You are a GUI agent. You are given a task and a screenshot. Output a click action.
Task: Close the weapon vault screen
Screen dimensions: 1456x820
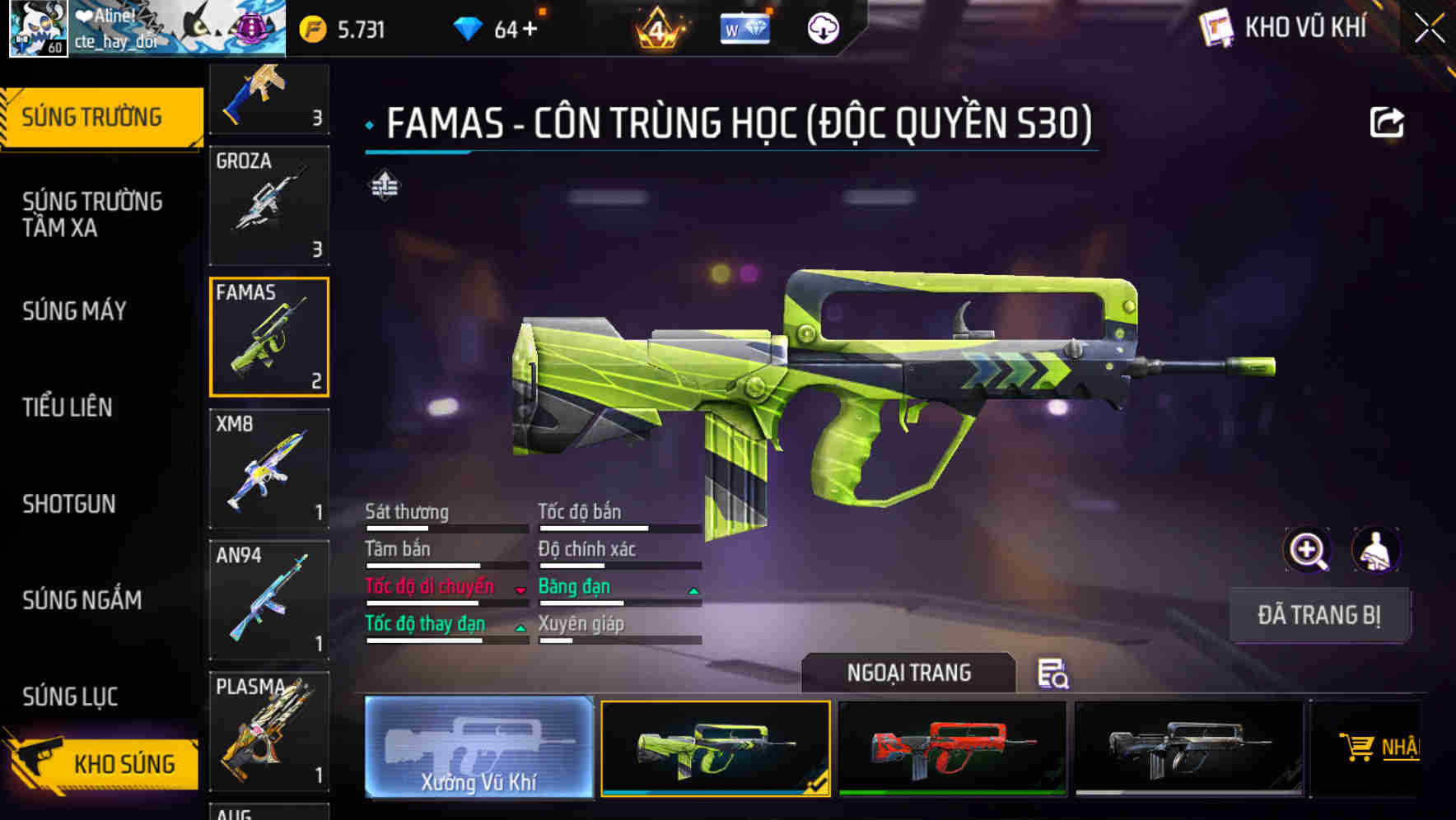tap(1429, 29)
